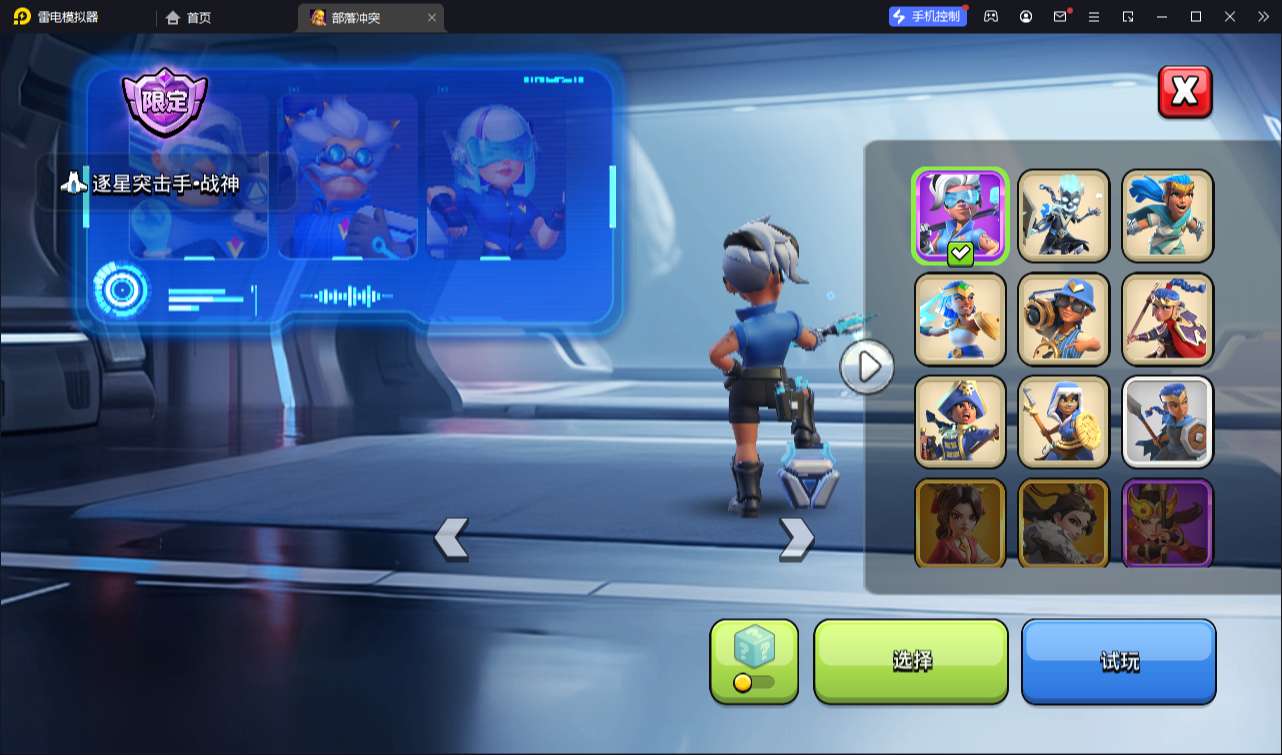The height and width of the screenshot is (755, 1282).
Task: Choose the red-robed brunette gold-framed skin
Action: point(960,522)
